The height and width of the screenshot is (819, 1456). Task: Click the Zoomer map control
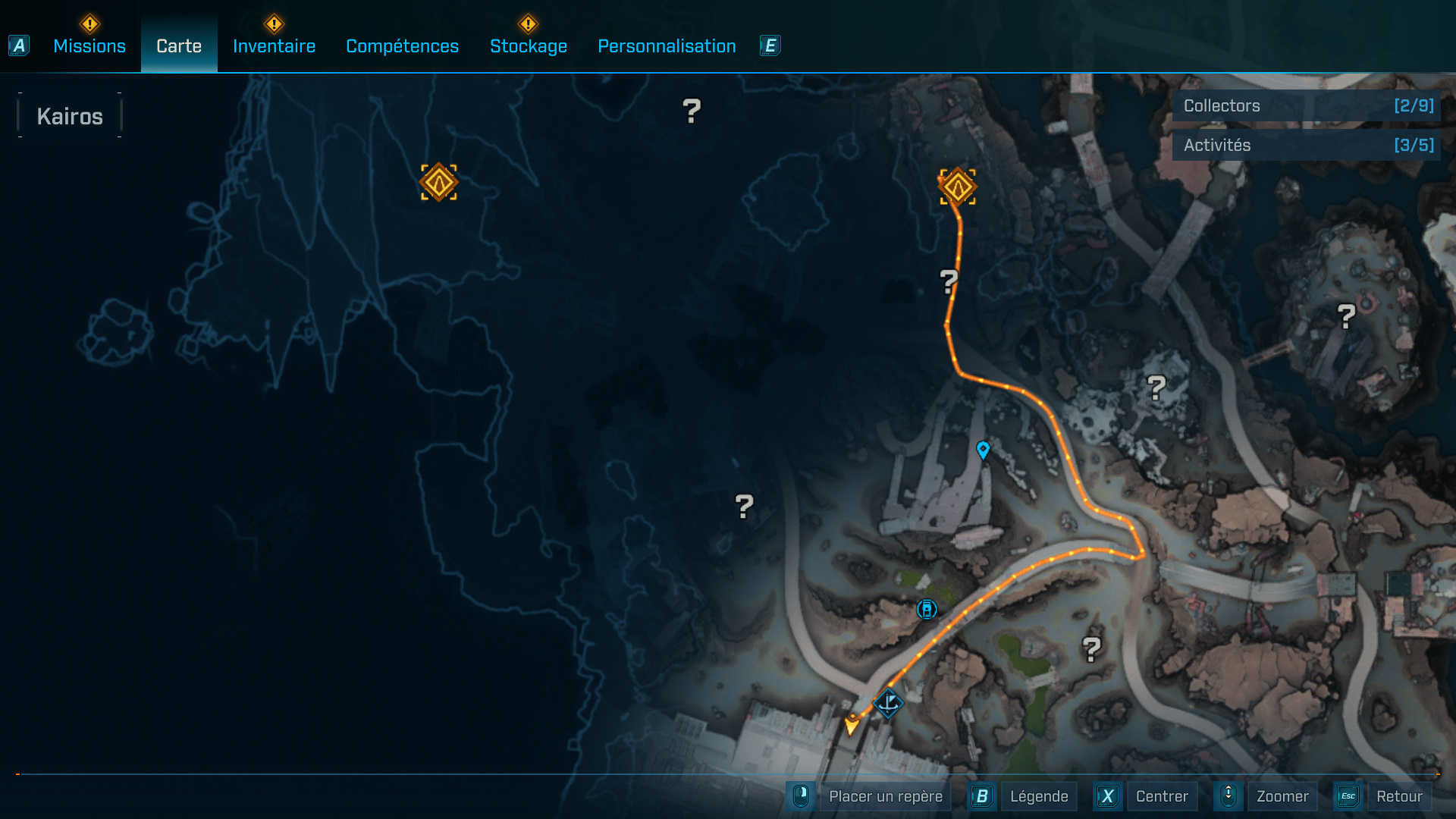tap(1282, 796)
